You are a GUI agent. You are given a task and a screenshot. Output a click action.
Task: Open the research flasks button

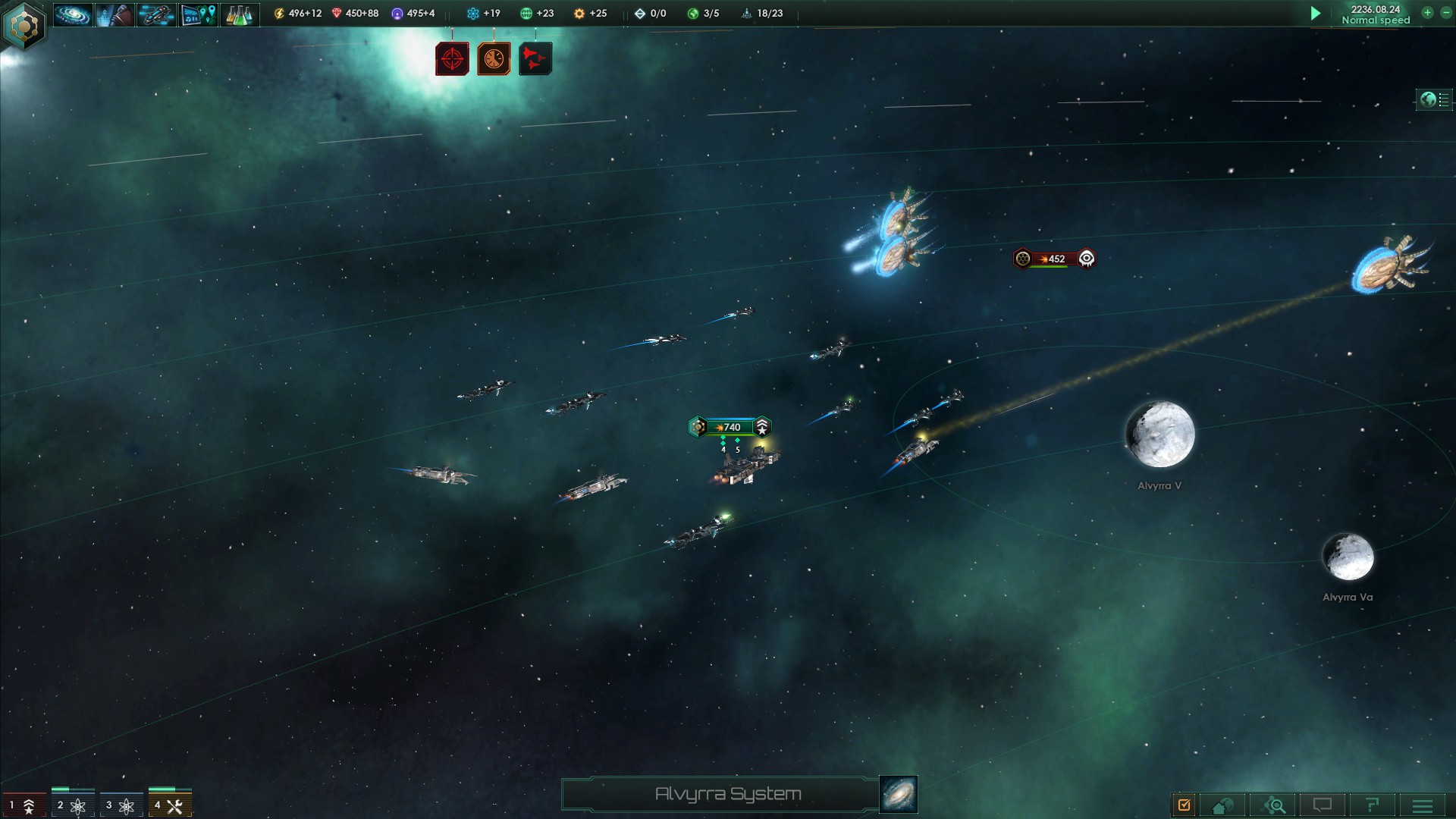click(240, 14)
